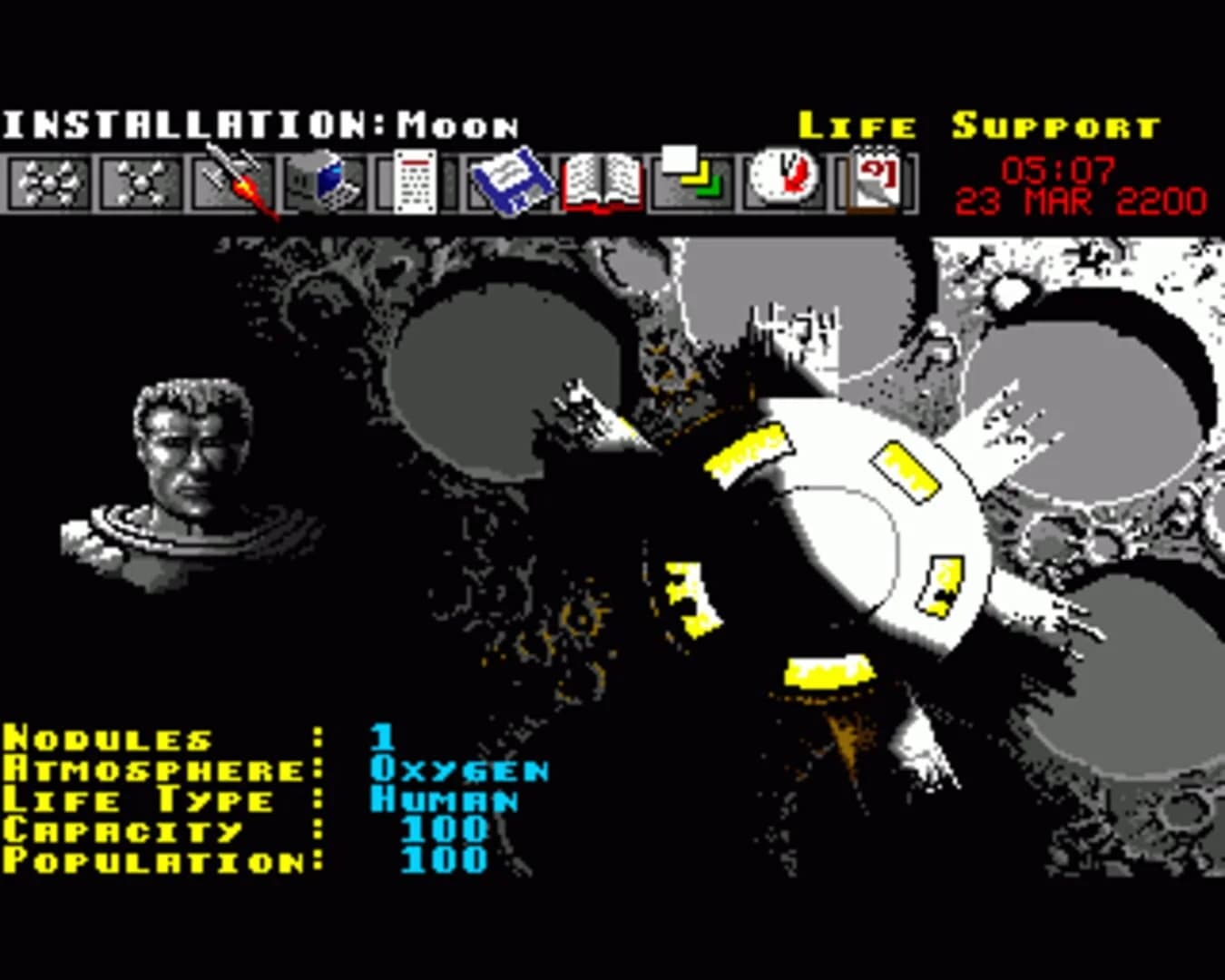Click the floppy disk save icon

(x=508, y=181)
